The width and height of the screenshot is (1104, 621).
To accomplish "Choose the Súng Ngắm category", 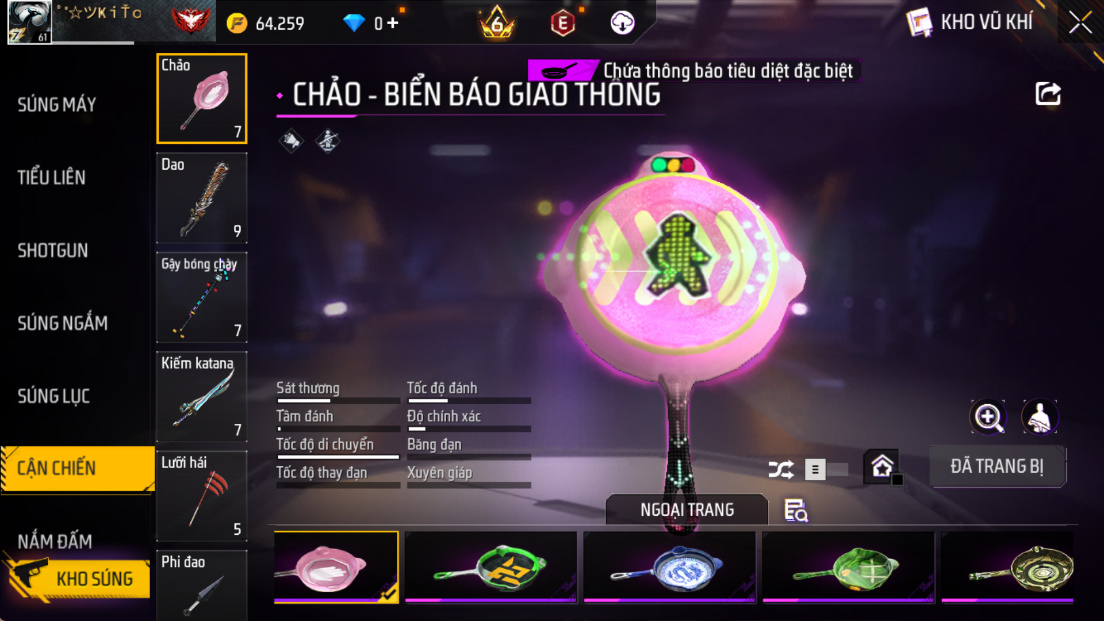I will point(62,323).
